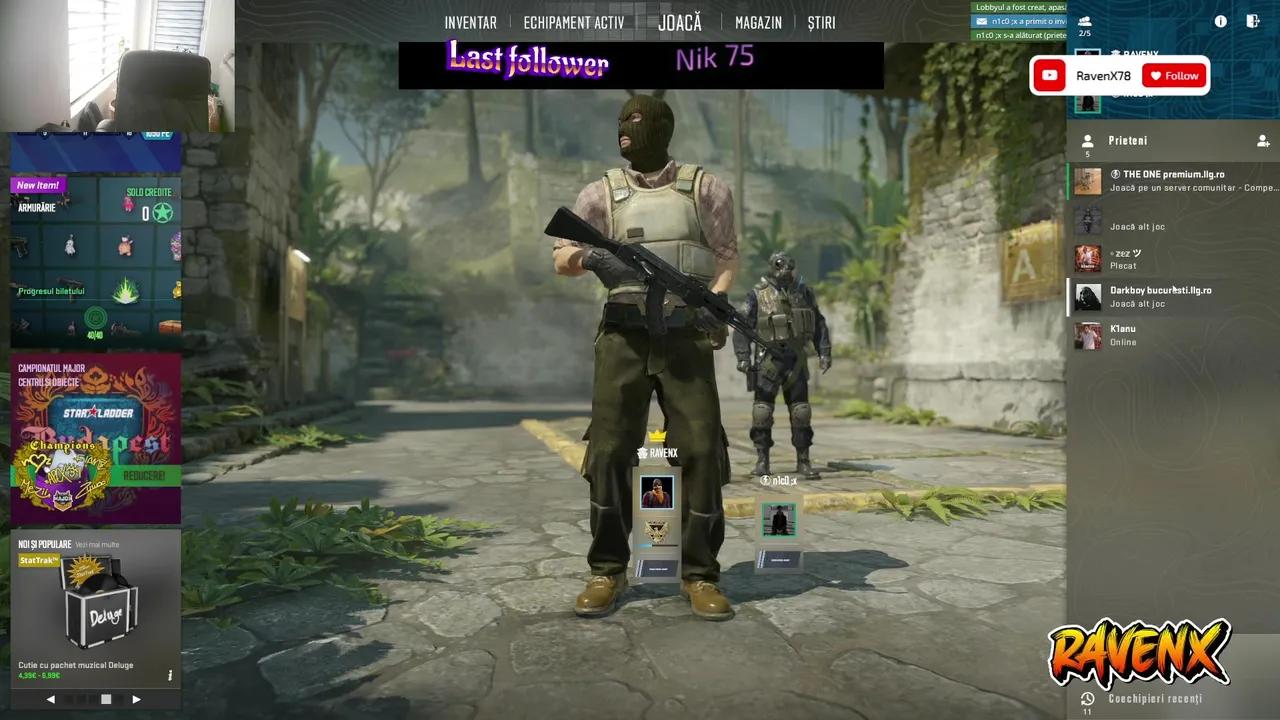The width and height of the screenshot is (1280, 720).
Task: Click the lobby members 2/5 icon
Action: tap(1084, 20)
